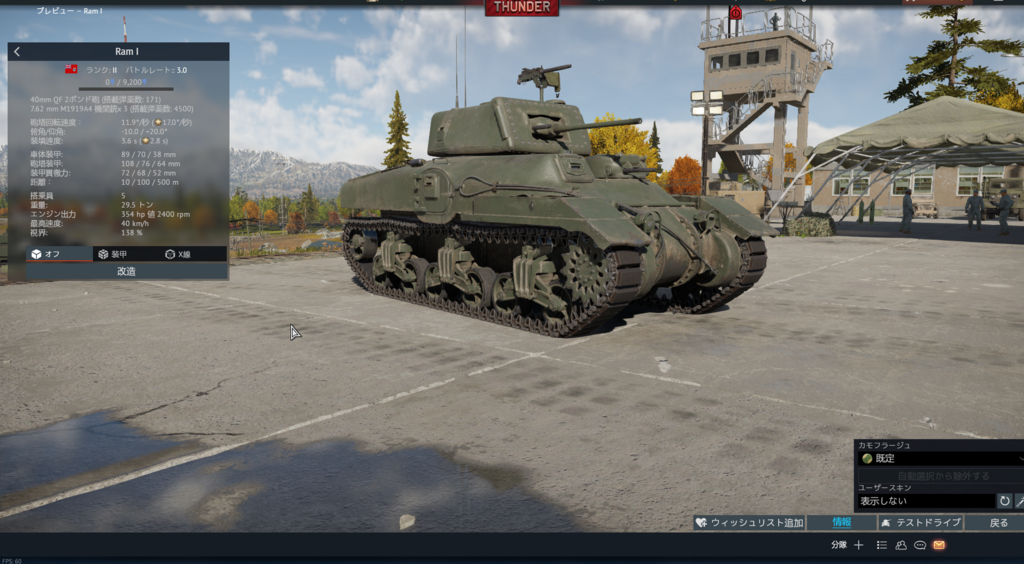Image resolution: width=1024 pixels, height=564 pixels.
Task: Refresh the user skin list
Action: tap(1004, 500)
